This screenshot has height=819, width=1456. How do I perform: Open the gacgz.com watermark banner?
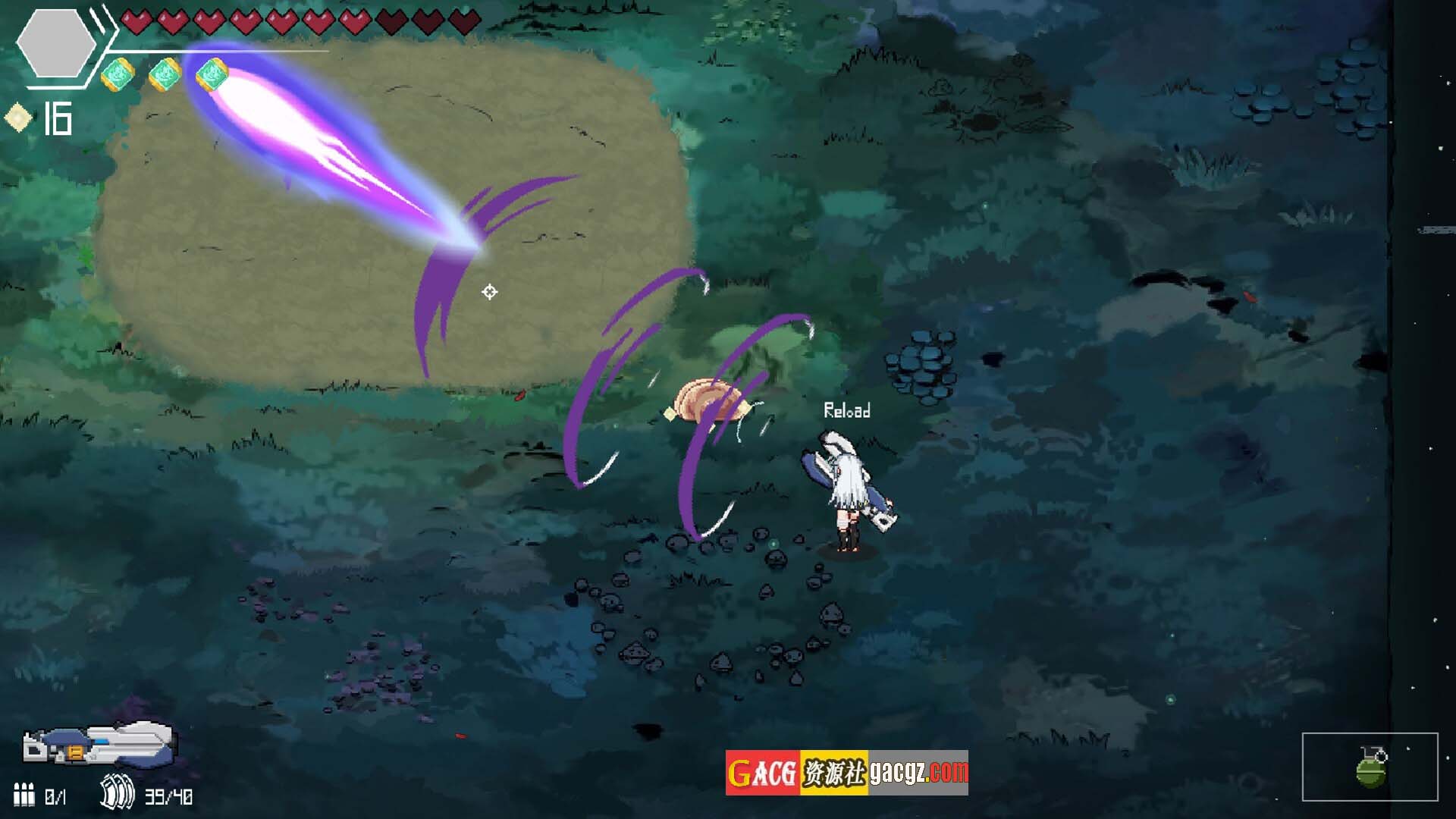[x=846, y=773]
